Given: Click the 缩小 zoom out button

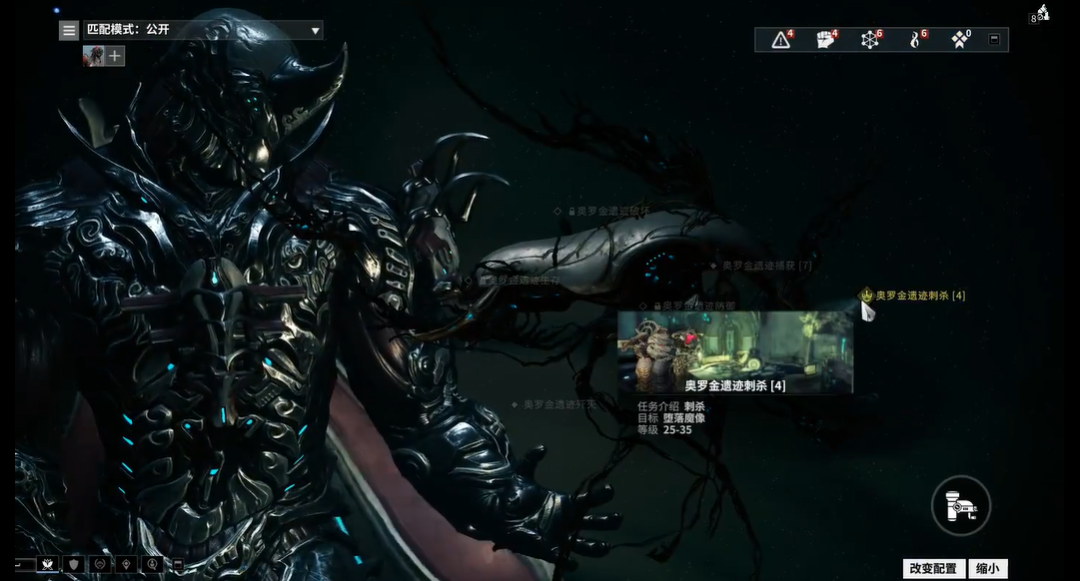Looking at the screenshot, I should pos(987,568).
